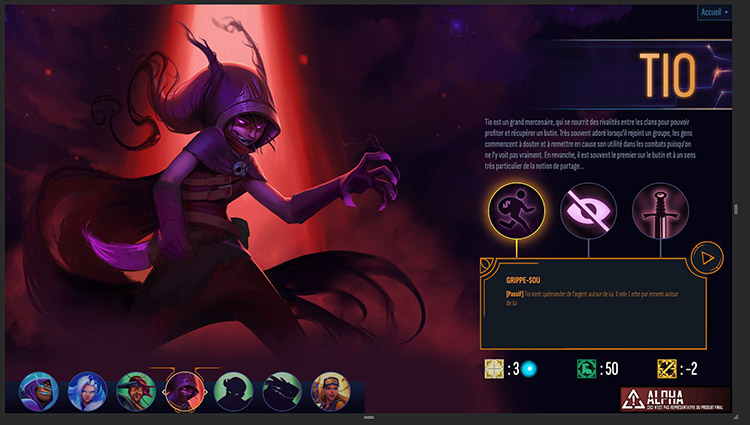Screen dimensions: 750x425
Task: Select the blonde woman with goggles portrait
Action: click(331, 391)
